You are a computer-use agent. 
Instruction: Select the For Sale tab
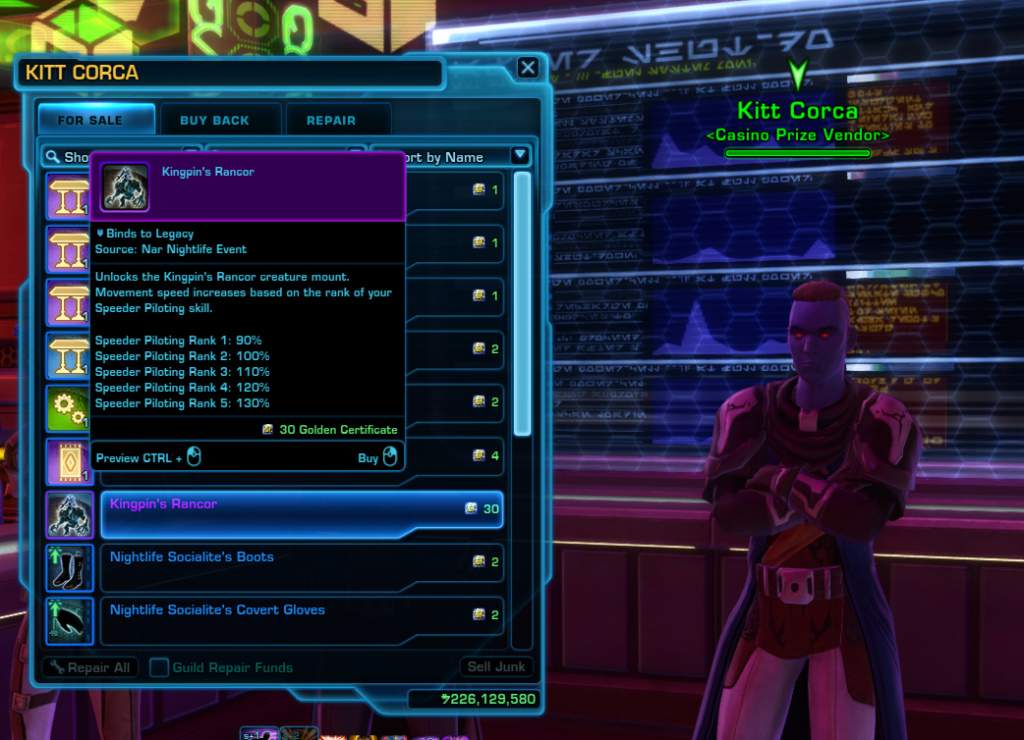pyautogui.click(x=91, y=120)
